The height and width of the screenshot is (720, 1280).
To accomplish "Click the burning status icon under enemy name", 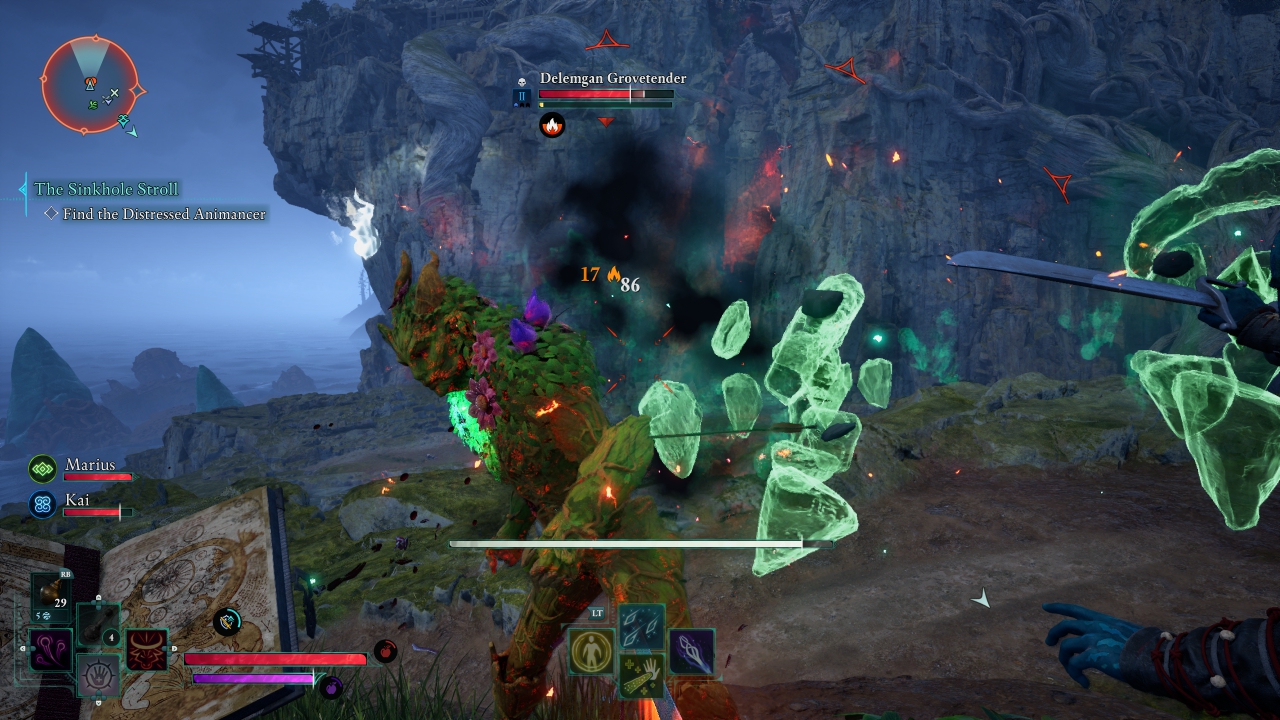I will tap(551, 125).
